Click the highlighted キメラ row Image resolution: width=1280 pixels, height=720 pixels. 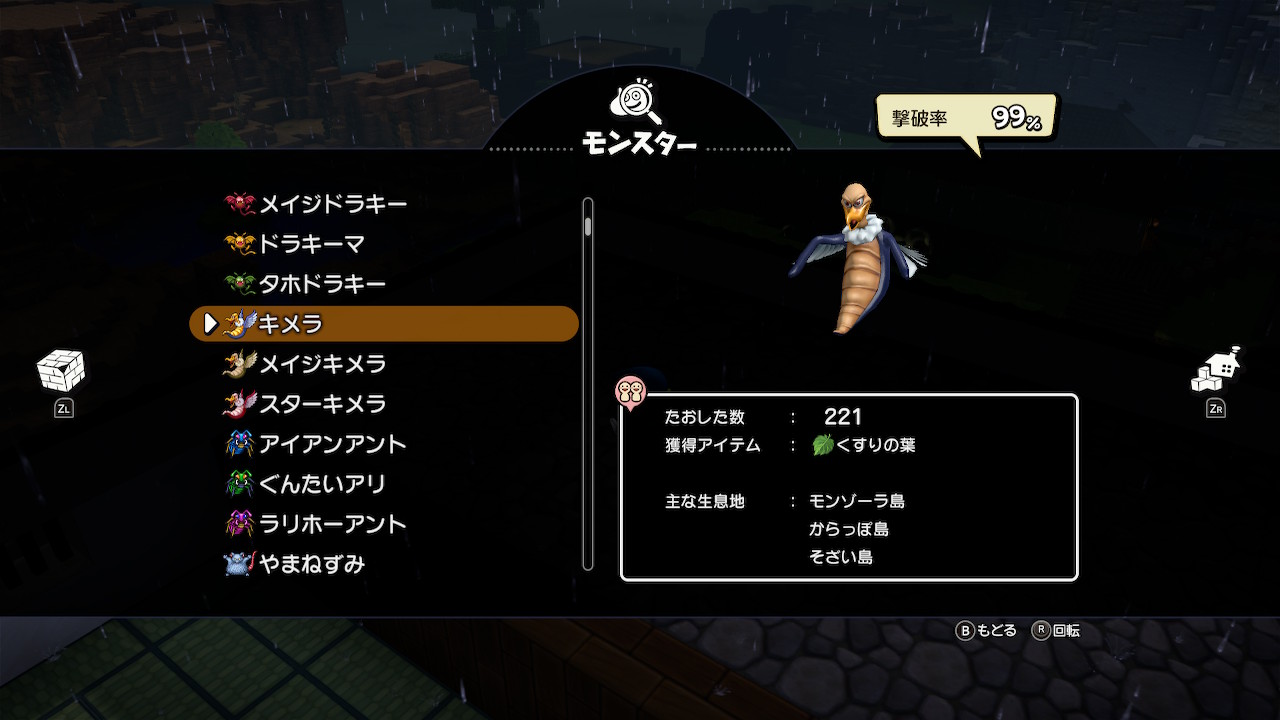[x=384, y=324]
